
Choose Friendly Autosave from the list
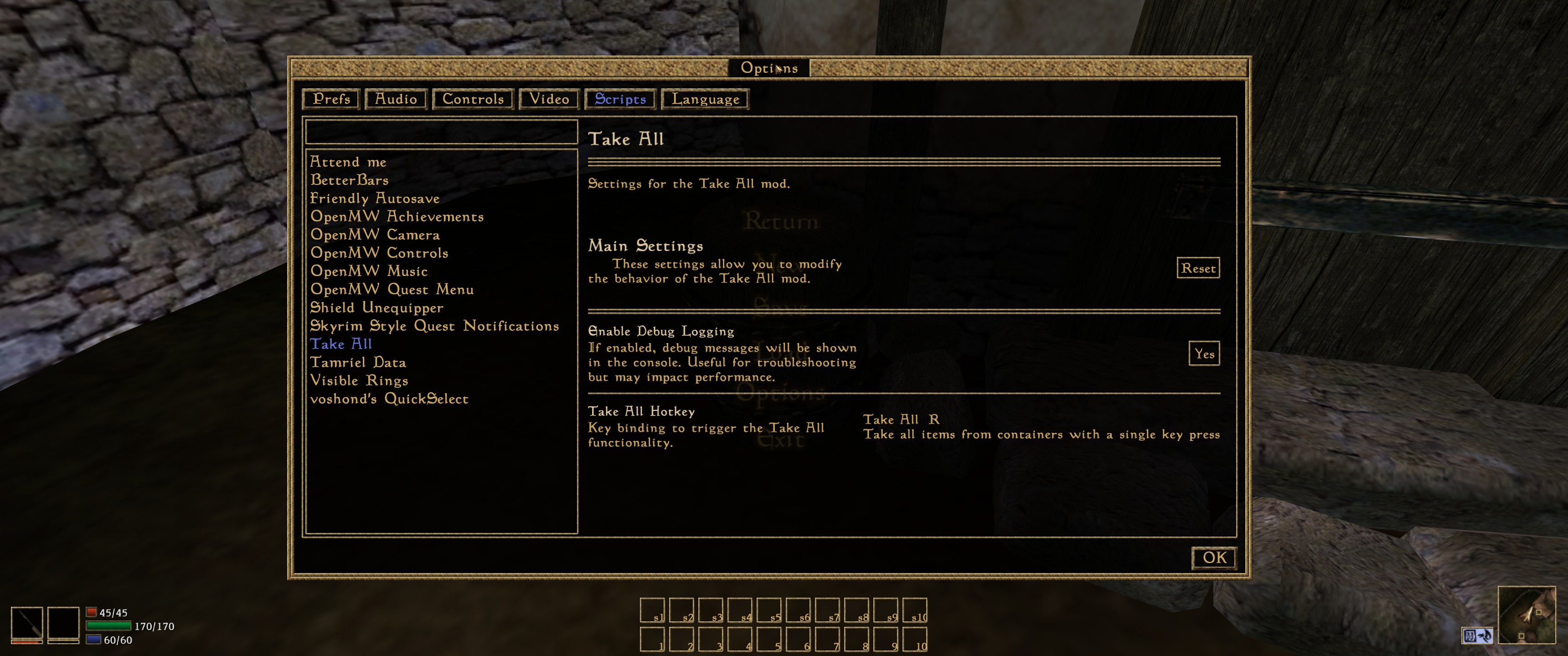(375, 198)
